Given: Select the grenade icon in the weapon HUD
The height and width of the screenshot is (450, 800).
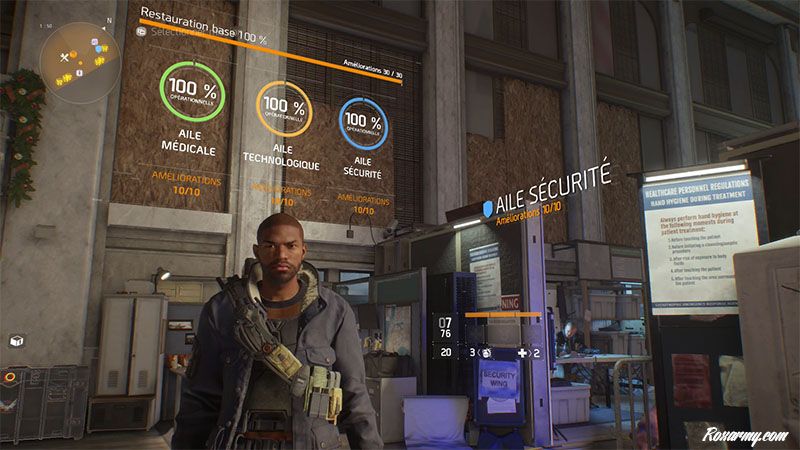Looking at the screenshot, I should [x=486, y=352].
